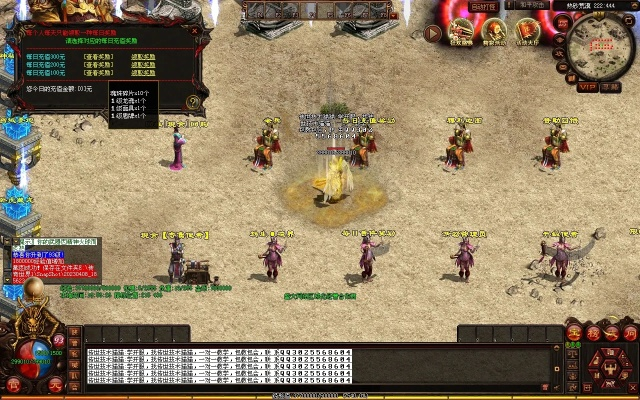
Task: Open the VIP panel
Action: click(x=587, y=87)
